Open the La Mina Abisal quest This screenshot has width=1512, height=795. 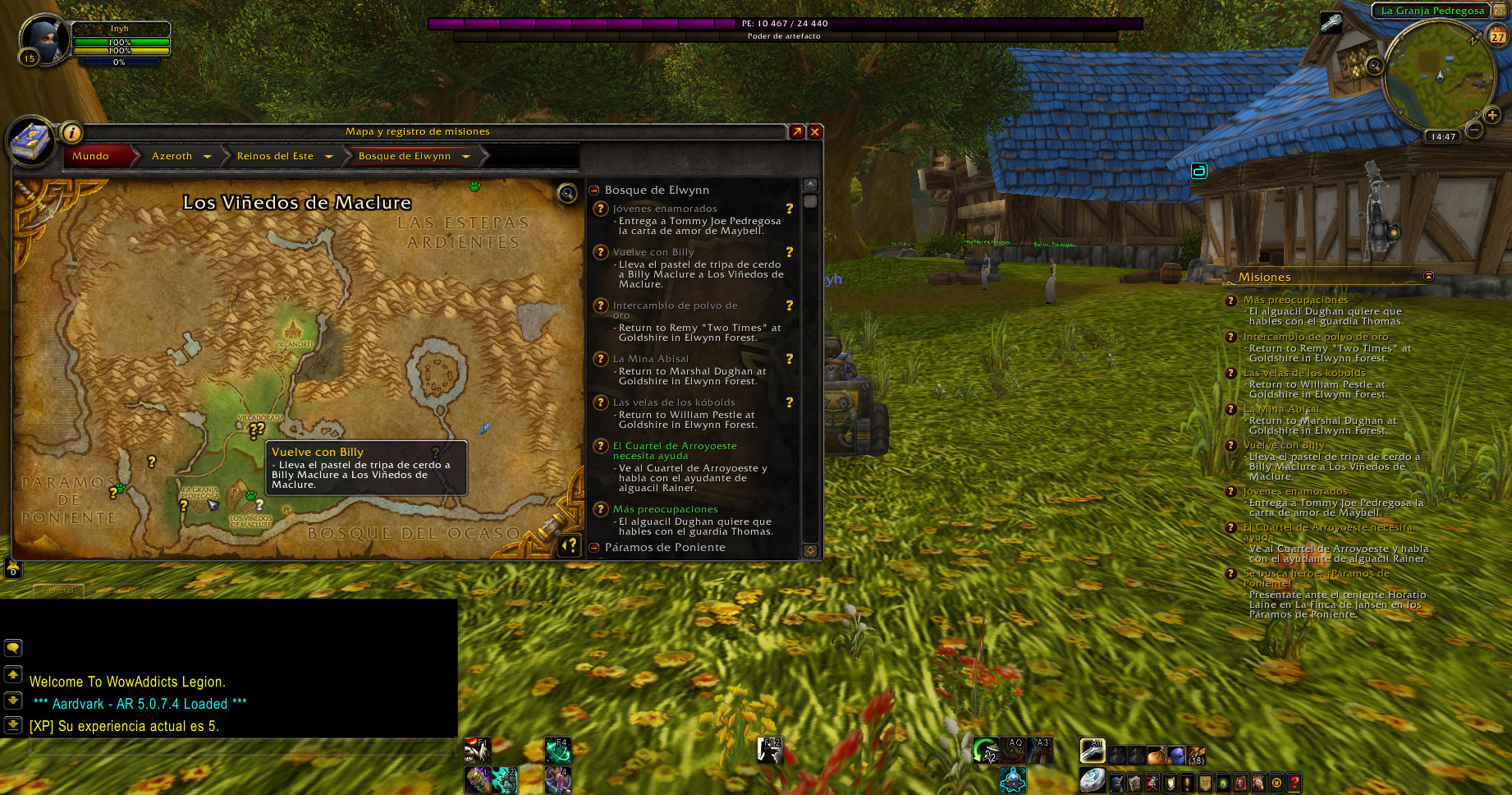point(651,359)
